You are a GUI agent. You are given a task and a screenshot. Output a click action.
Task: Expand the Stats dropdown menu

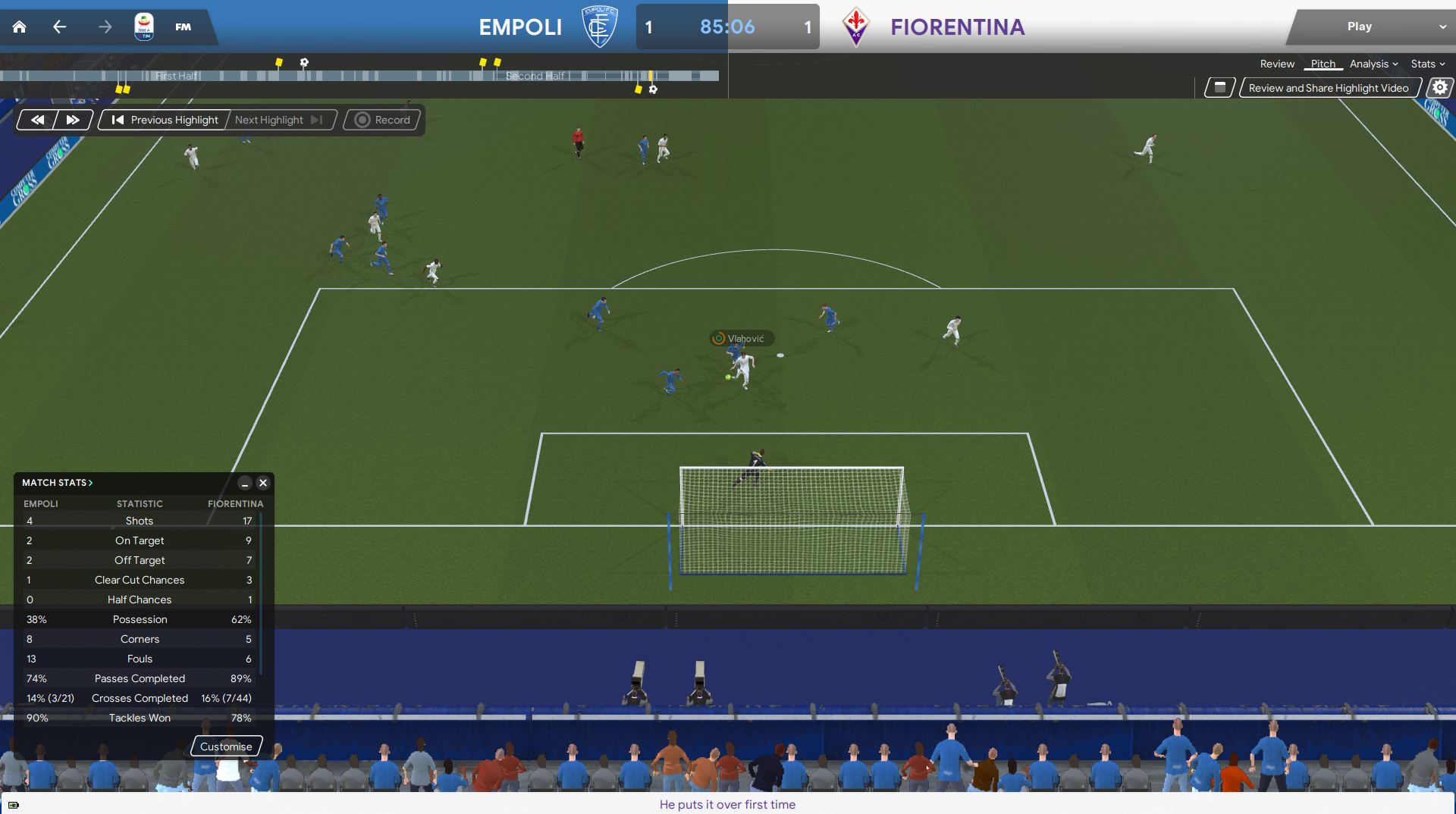[x=1427, y=64]
